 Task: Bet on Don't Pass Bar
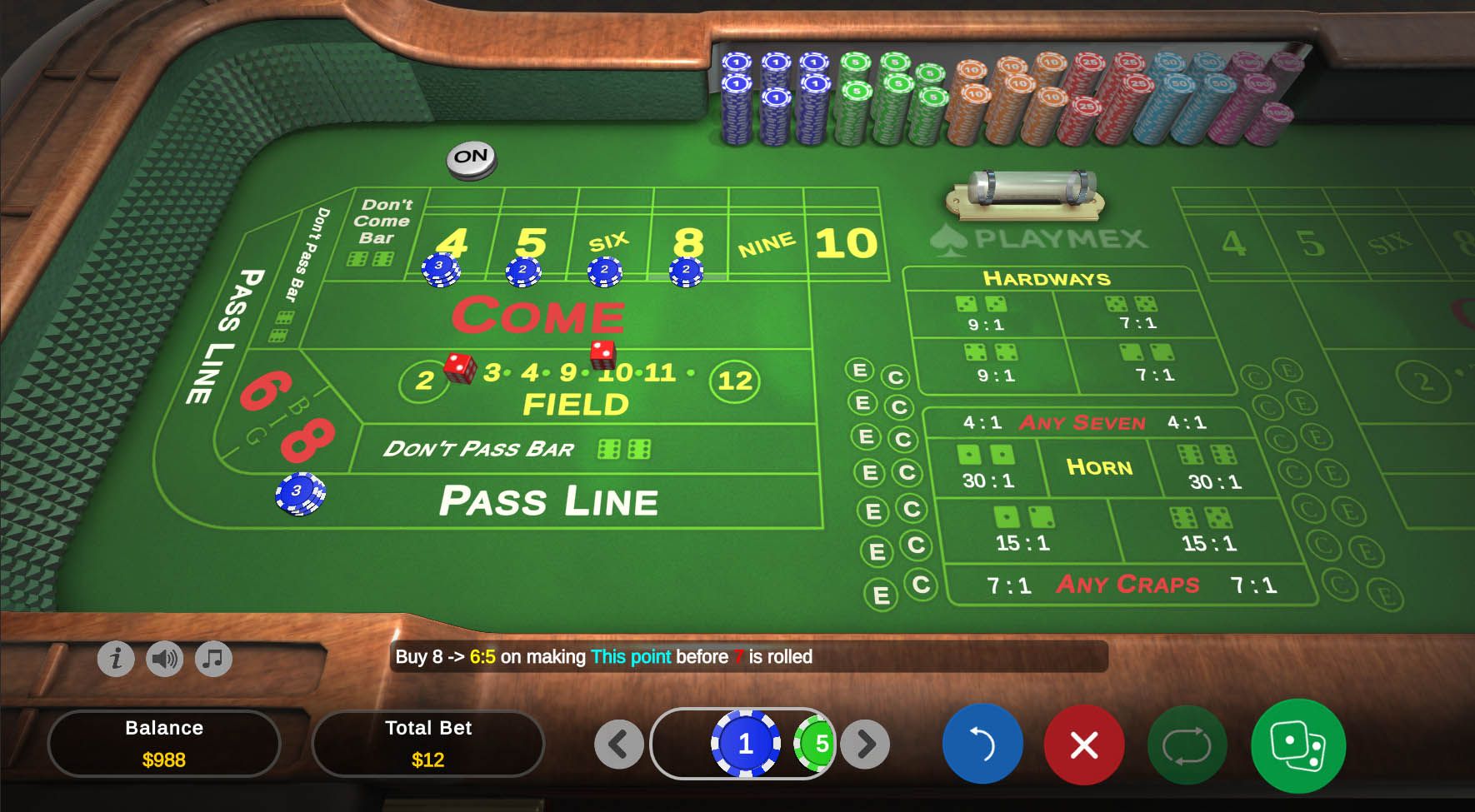(478, 450)
